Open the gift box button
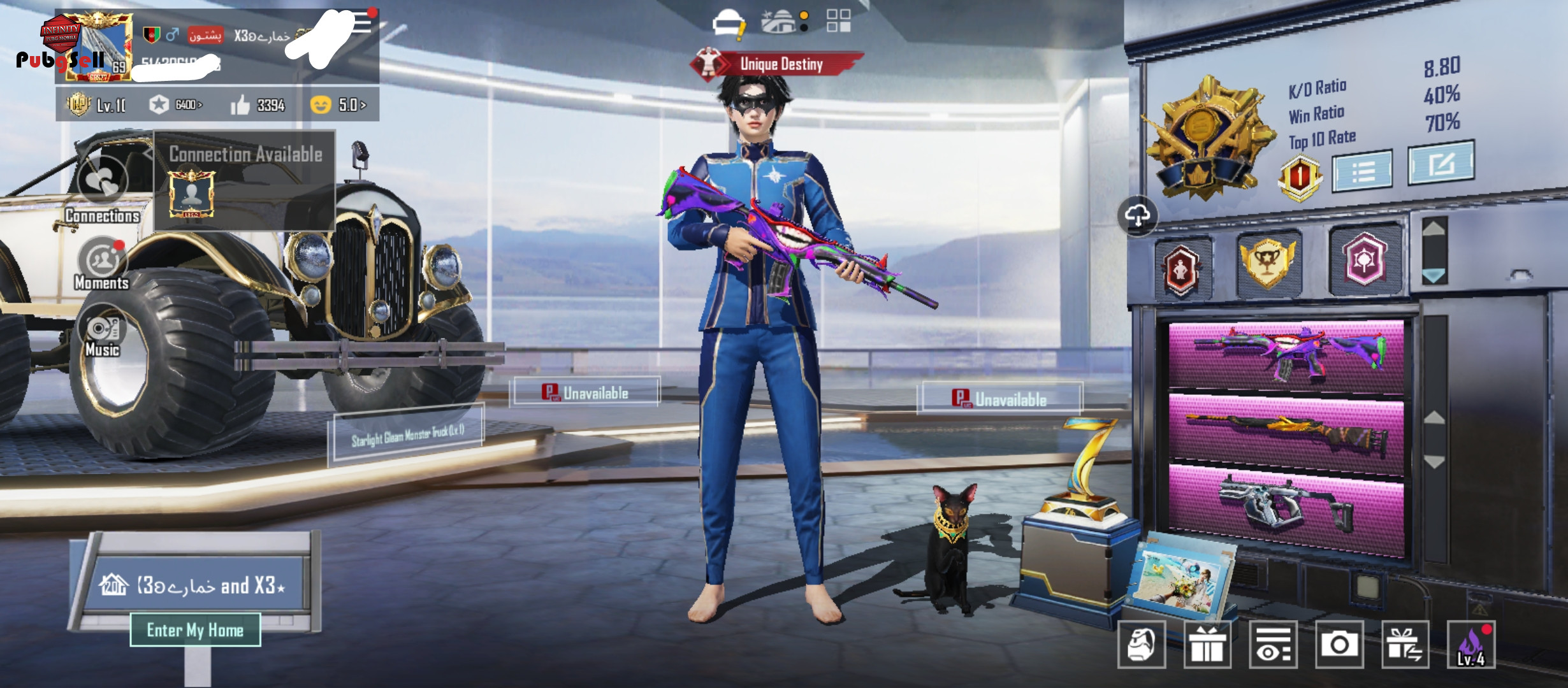The height and width of the screenshot is (688, 1568). 1207,645
